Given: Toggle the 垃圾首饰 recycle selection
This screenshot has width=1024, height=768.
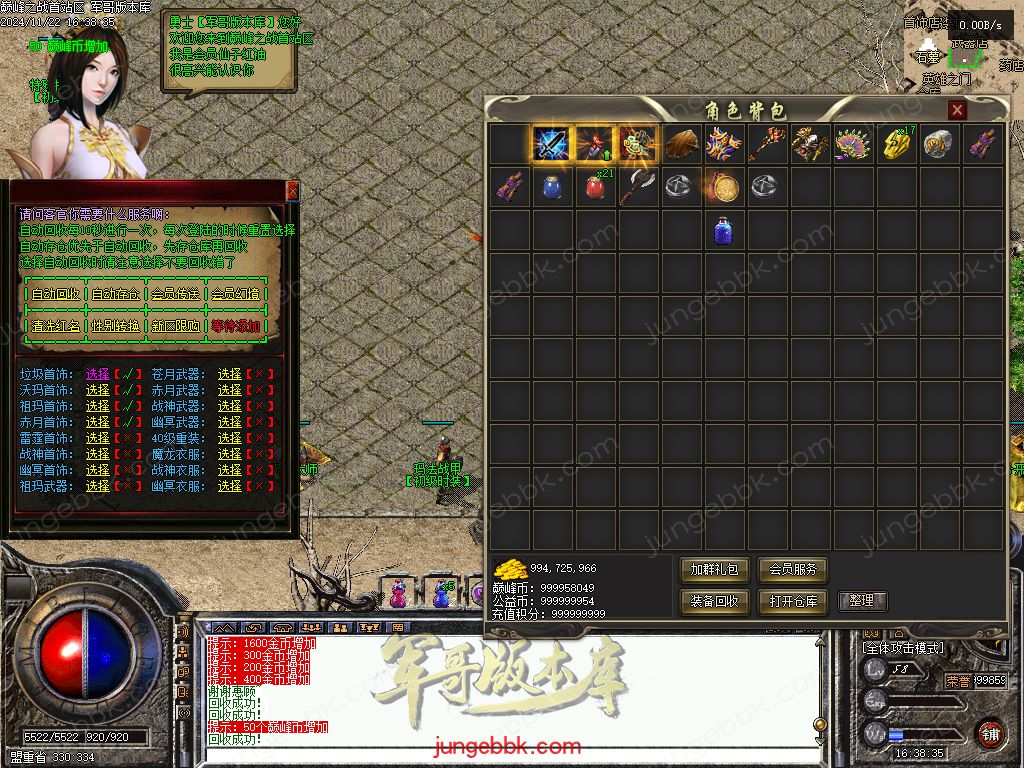Looking at the screenshot, I should click(x=98, y=374).
